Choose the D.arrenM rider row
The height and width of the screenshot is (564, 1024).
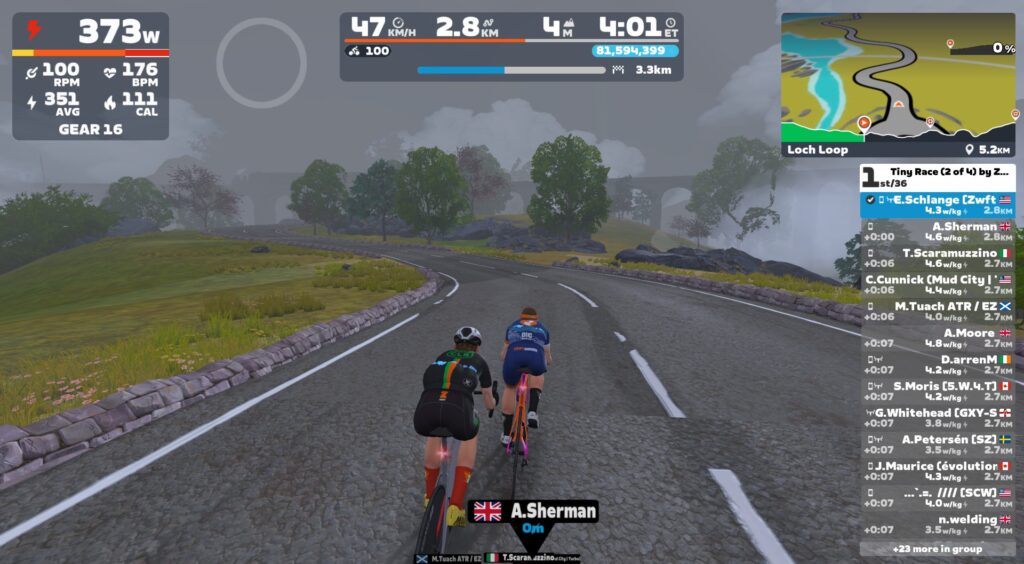coord(937,364)
